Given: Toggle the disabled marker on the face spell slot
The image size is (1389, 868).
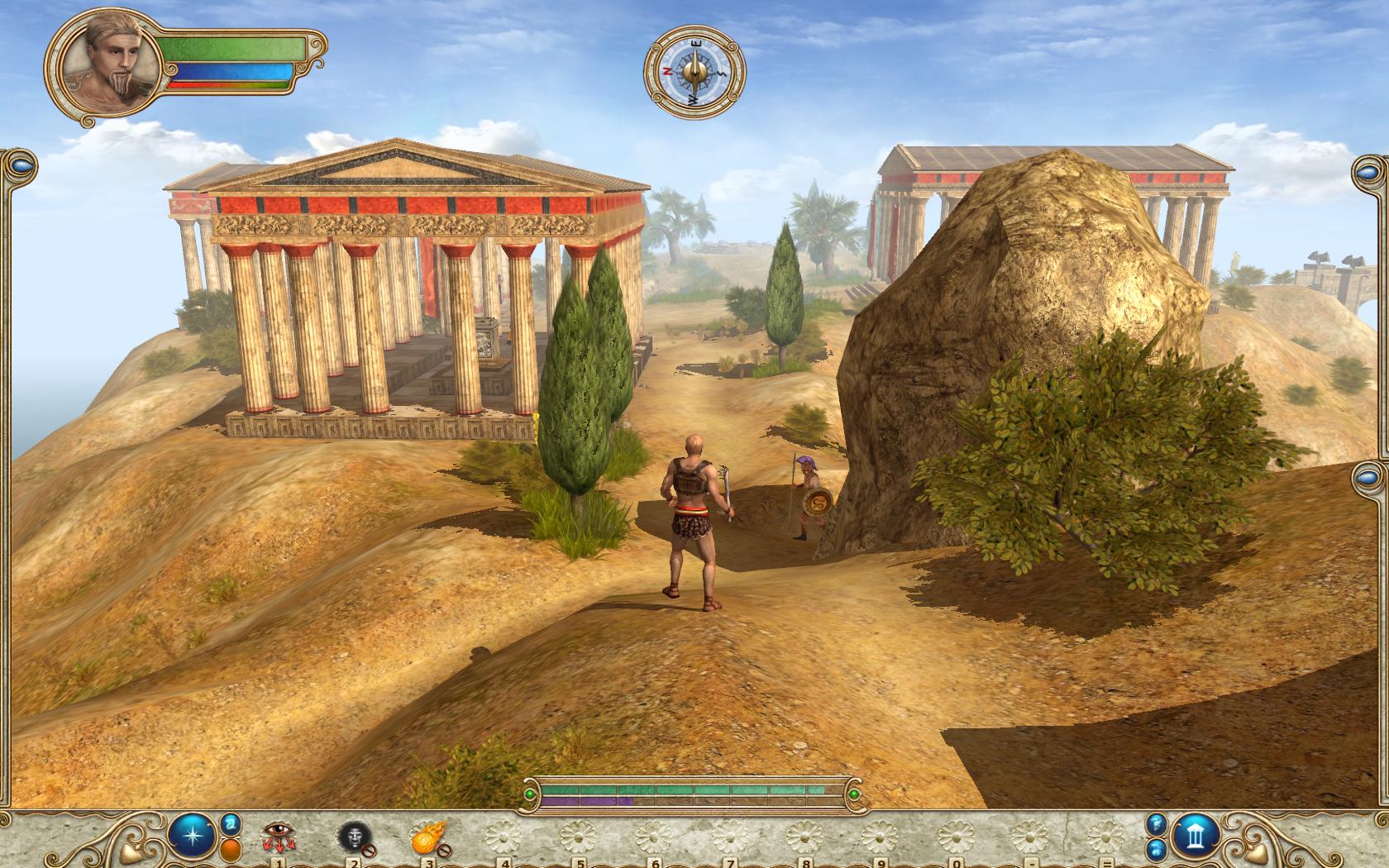Looking at the screenshot, I should point(370,850).
